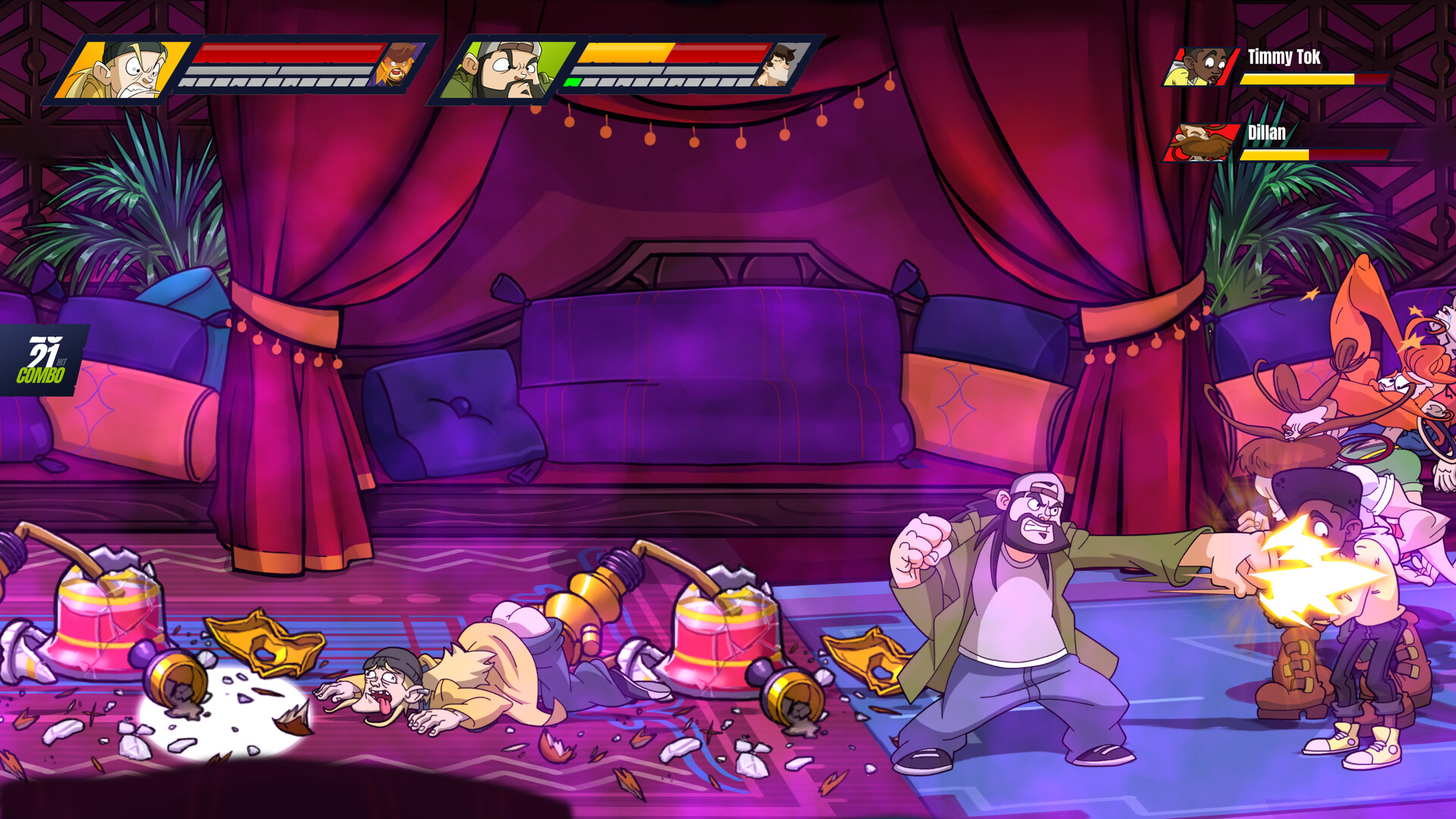
Task: Toggle Silent Bob's yellow stamina bar
Action: click(622, 54)
